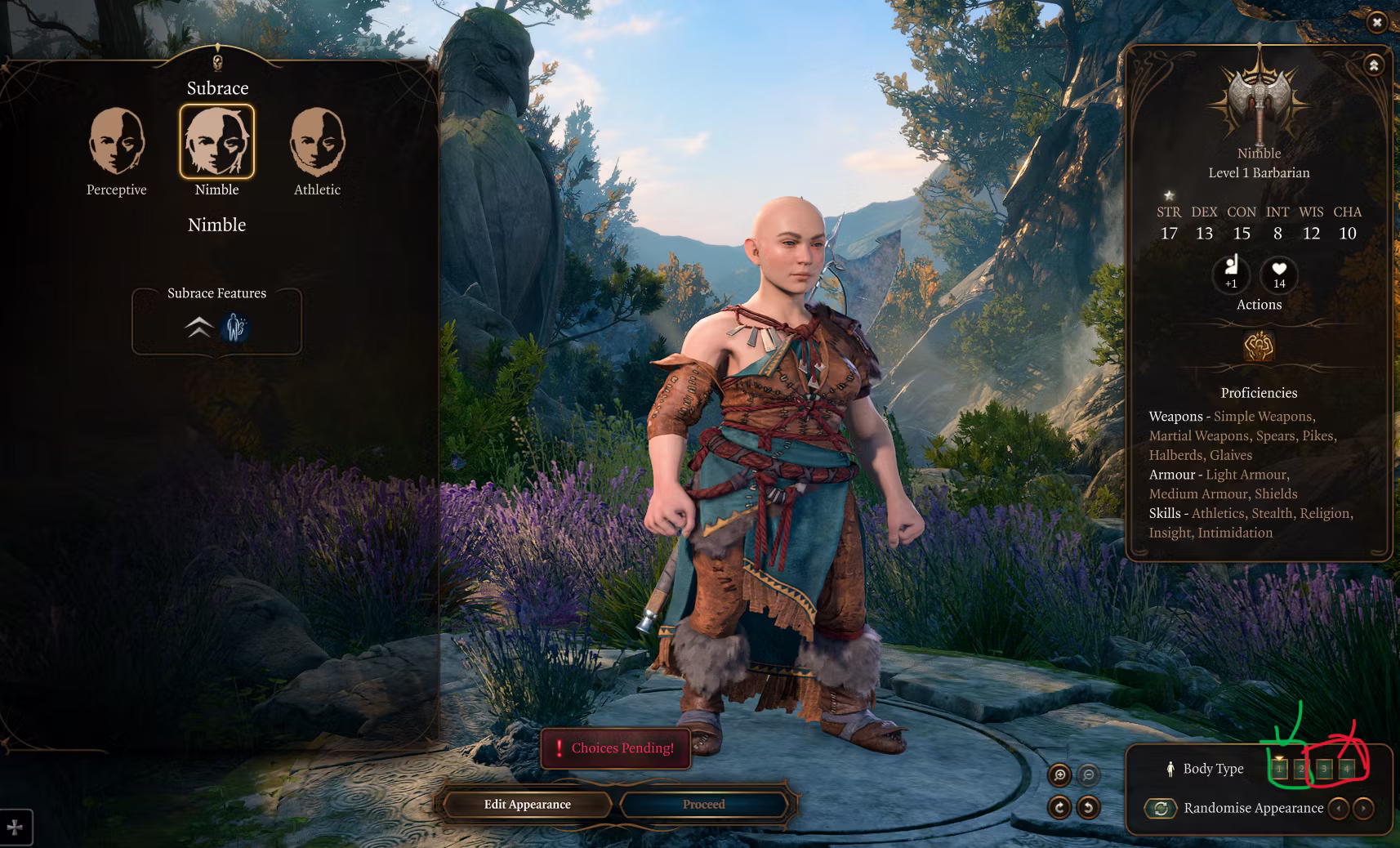Choose Body Type 4
This screenshot has height=848, width=1400.
coord(1346,769)
